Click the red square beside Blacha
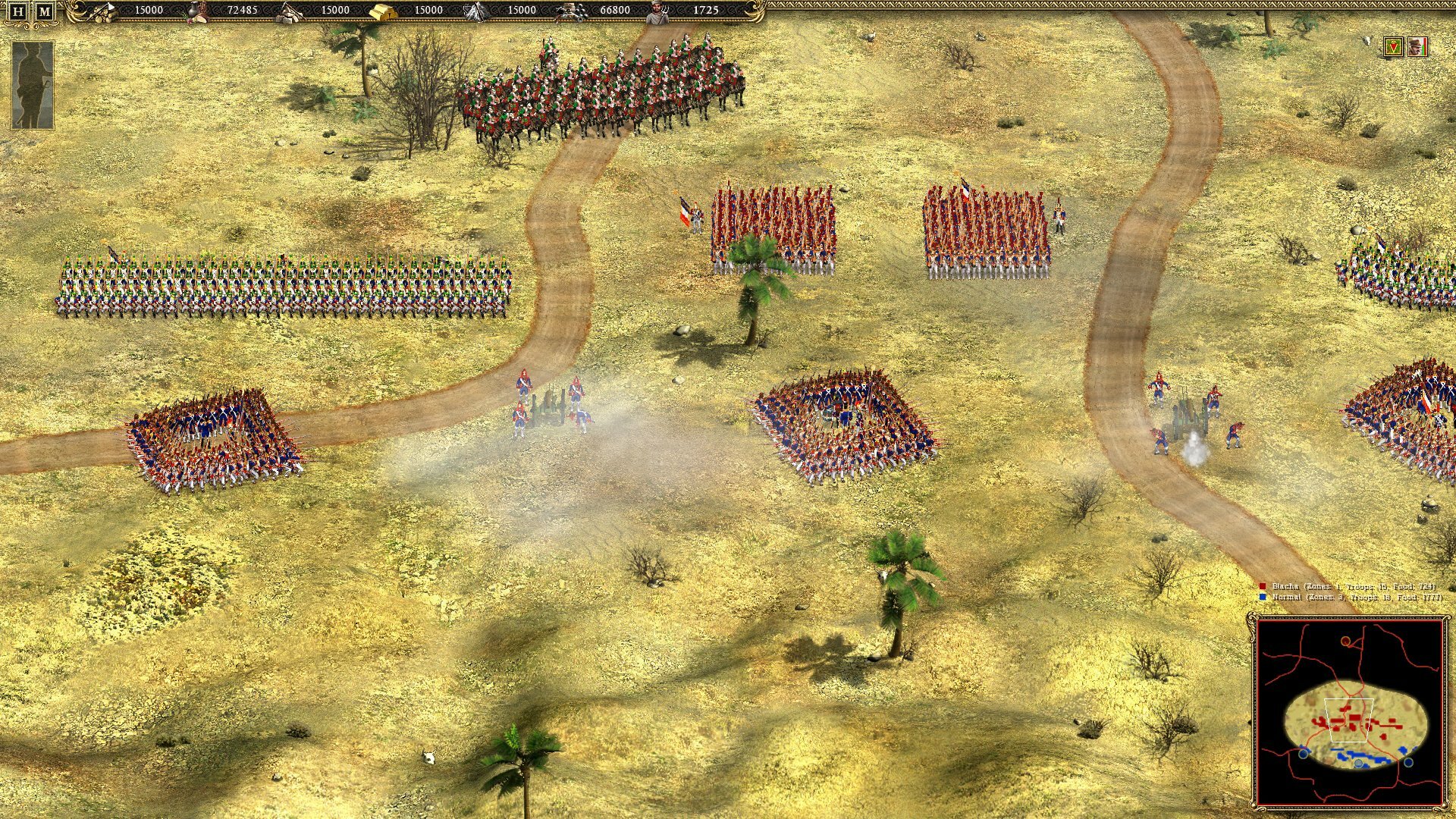1456x819 pixels. [1263, 585]
